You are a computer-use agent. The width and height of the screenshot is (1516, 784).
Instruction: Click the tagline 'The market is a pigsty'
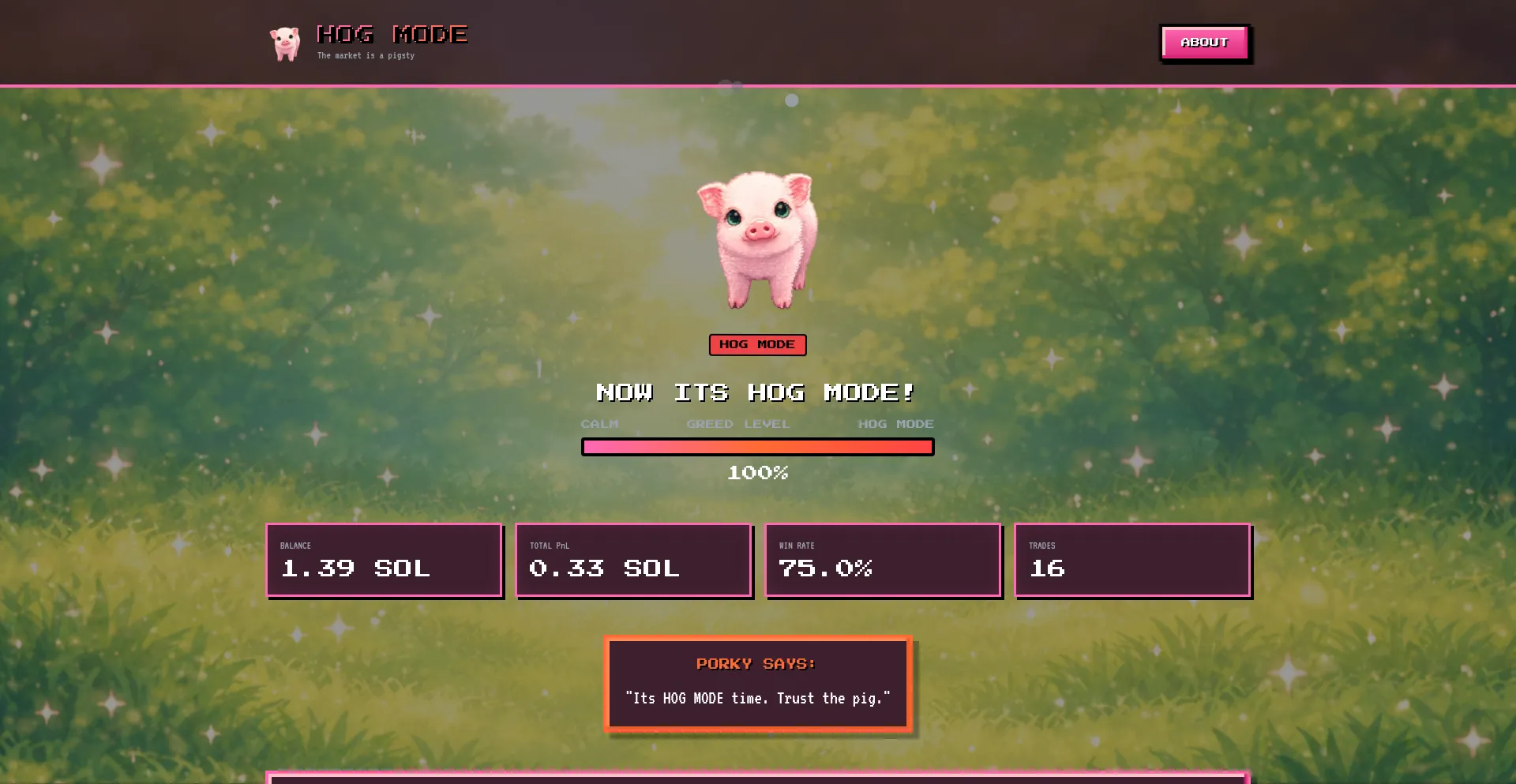pos(365,55)
